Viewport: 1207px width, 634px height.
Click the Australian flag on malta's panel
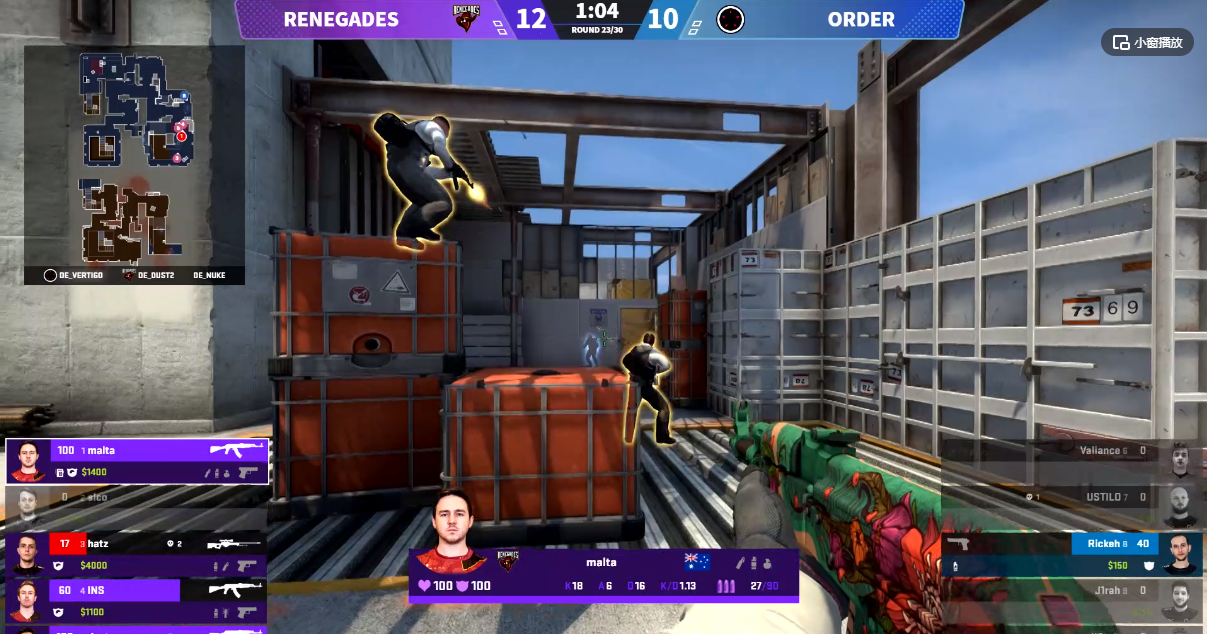[x=696, y=562]
